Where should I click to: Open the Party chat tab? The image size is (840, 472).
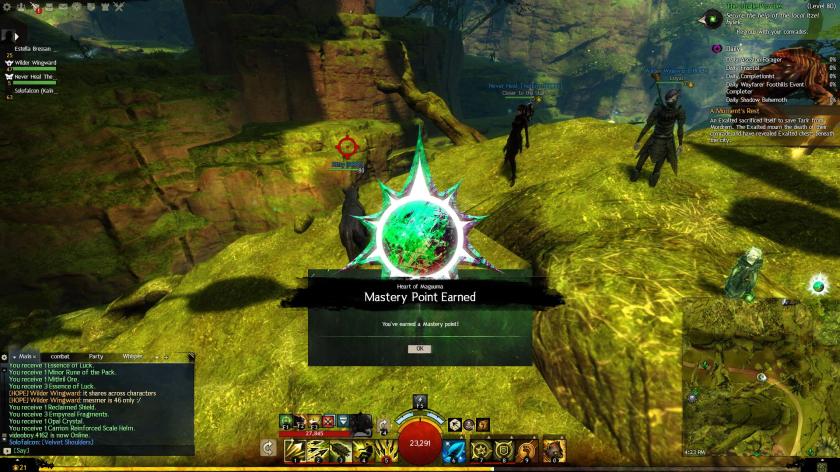[96, 356]
